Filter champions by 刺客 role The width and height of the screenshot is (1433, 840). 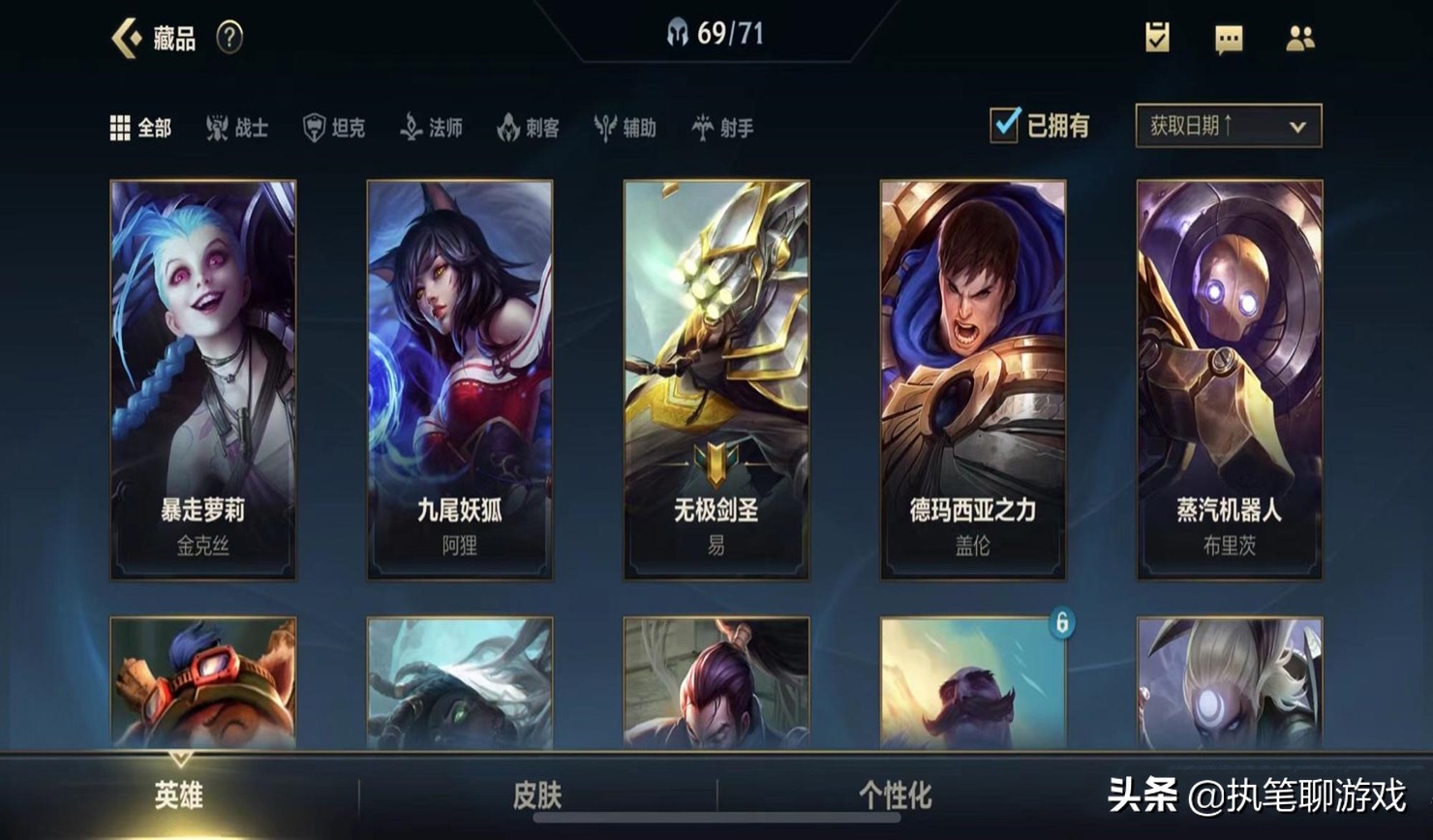[x=529, y=128]
